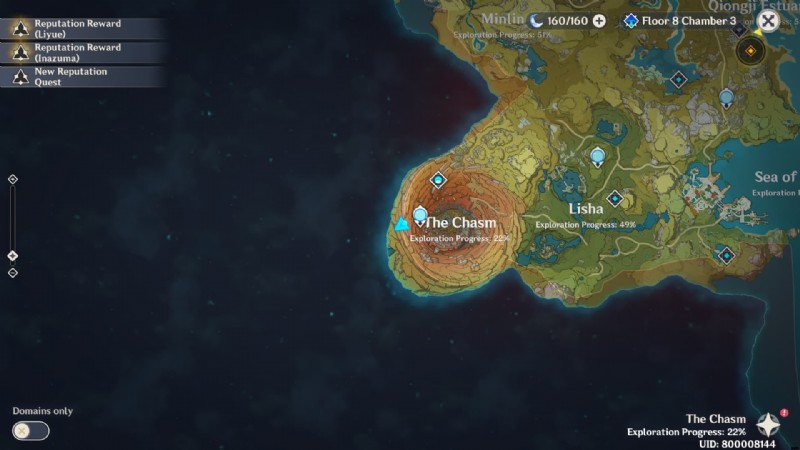Open Reputation Reward (Inazuma) notification
This screenshot has width=800, height=450.
[80, 52]
